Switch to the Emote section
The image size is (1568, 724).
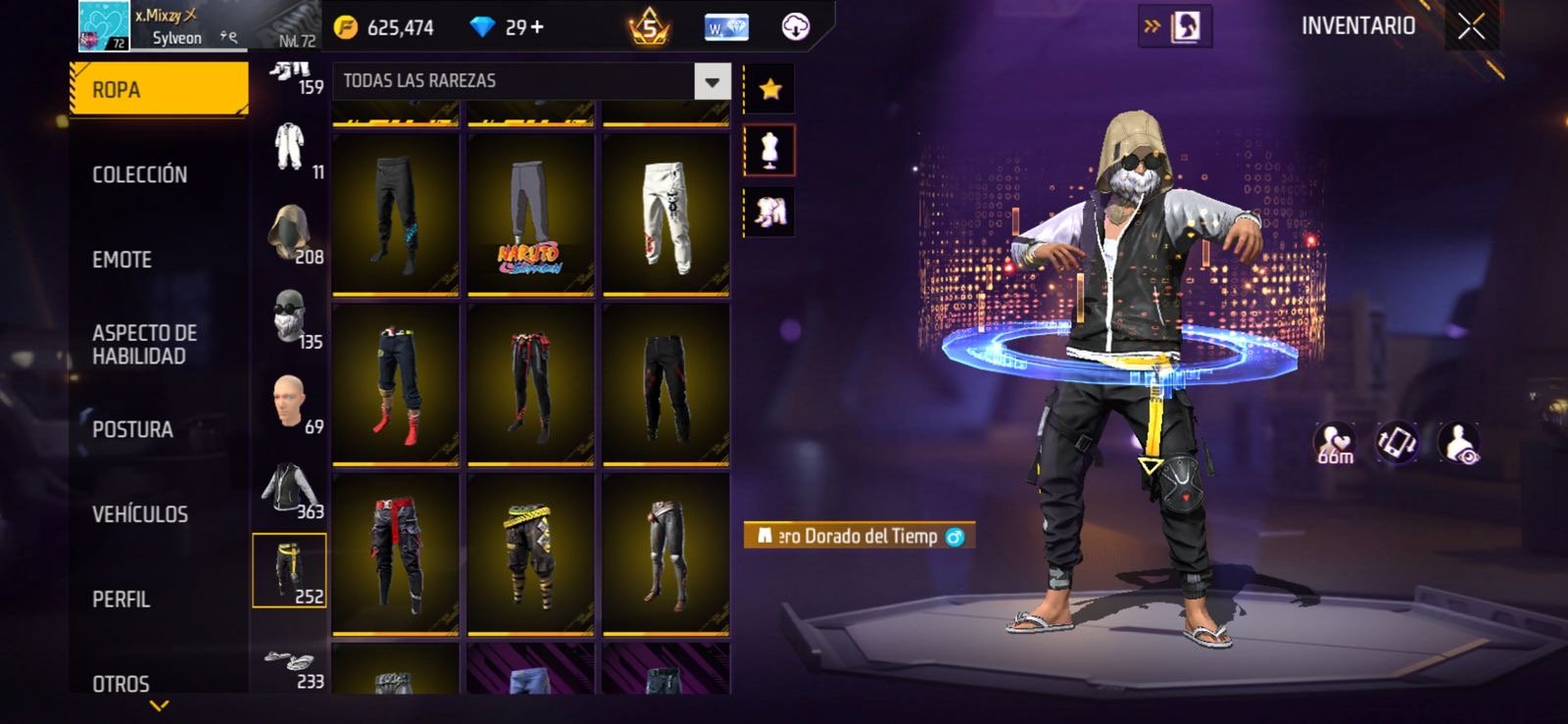click(x=122, y=260)
